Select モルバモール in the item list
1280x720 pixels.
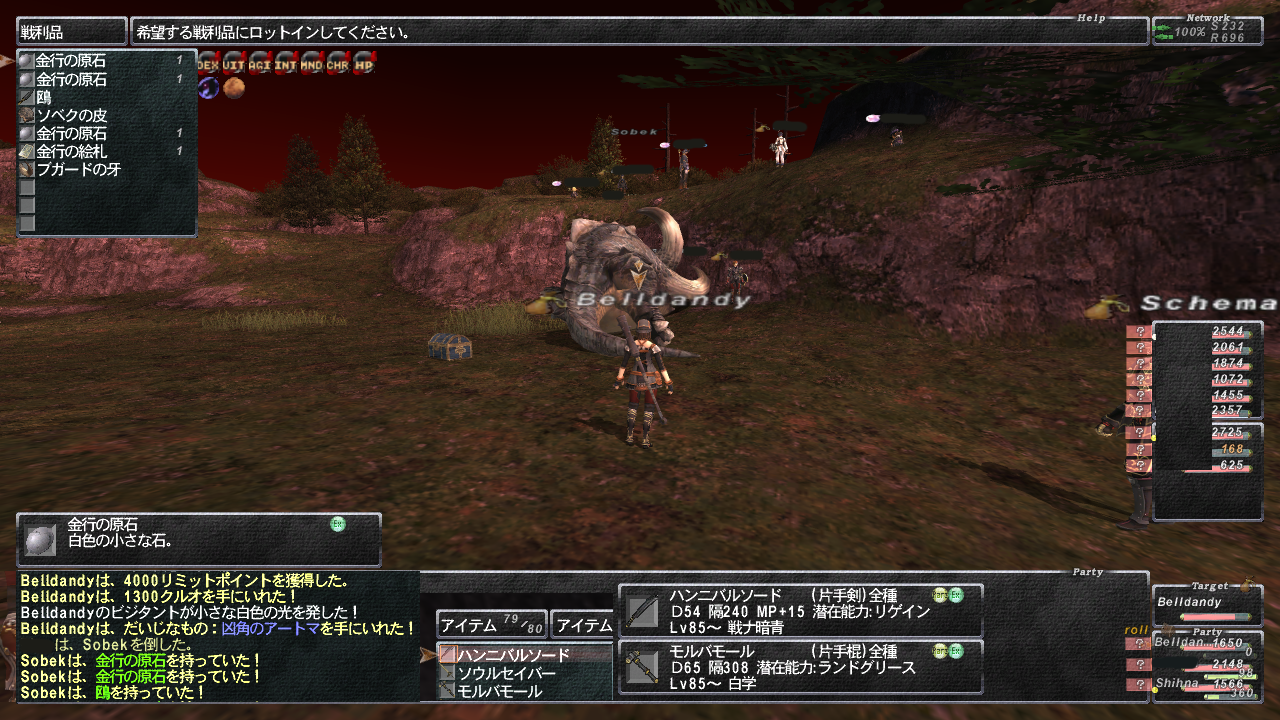499,691
